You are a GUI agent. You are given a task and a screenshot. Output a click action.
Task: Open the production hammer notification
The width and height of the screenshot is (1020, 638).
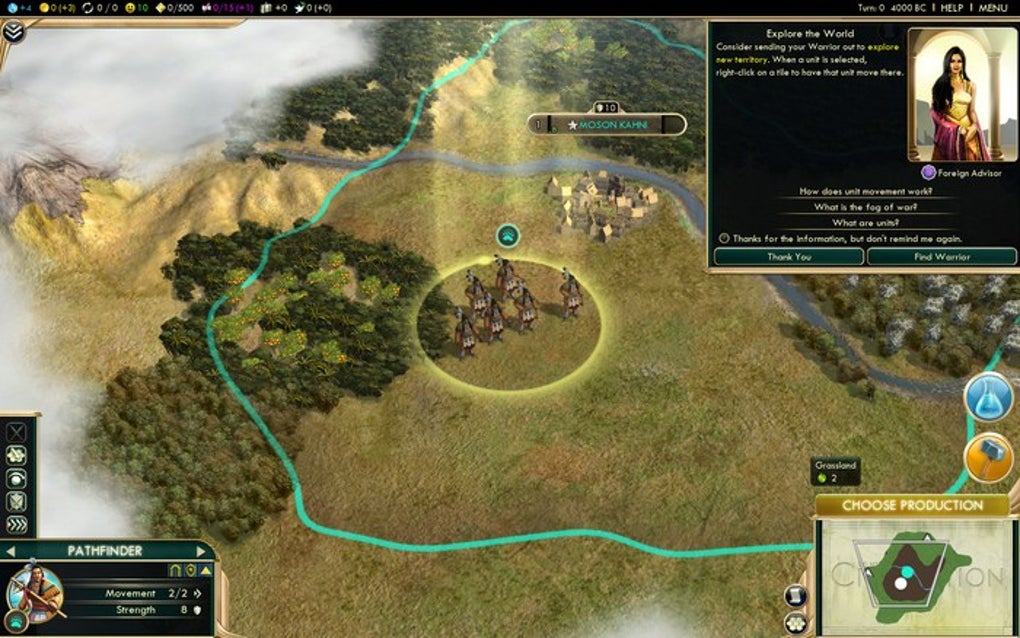pos(989,457)
